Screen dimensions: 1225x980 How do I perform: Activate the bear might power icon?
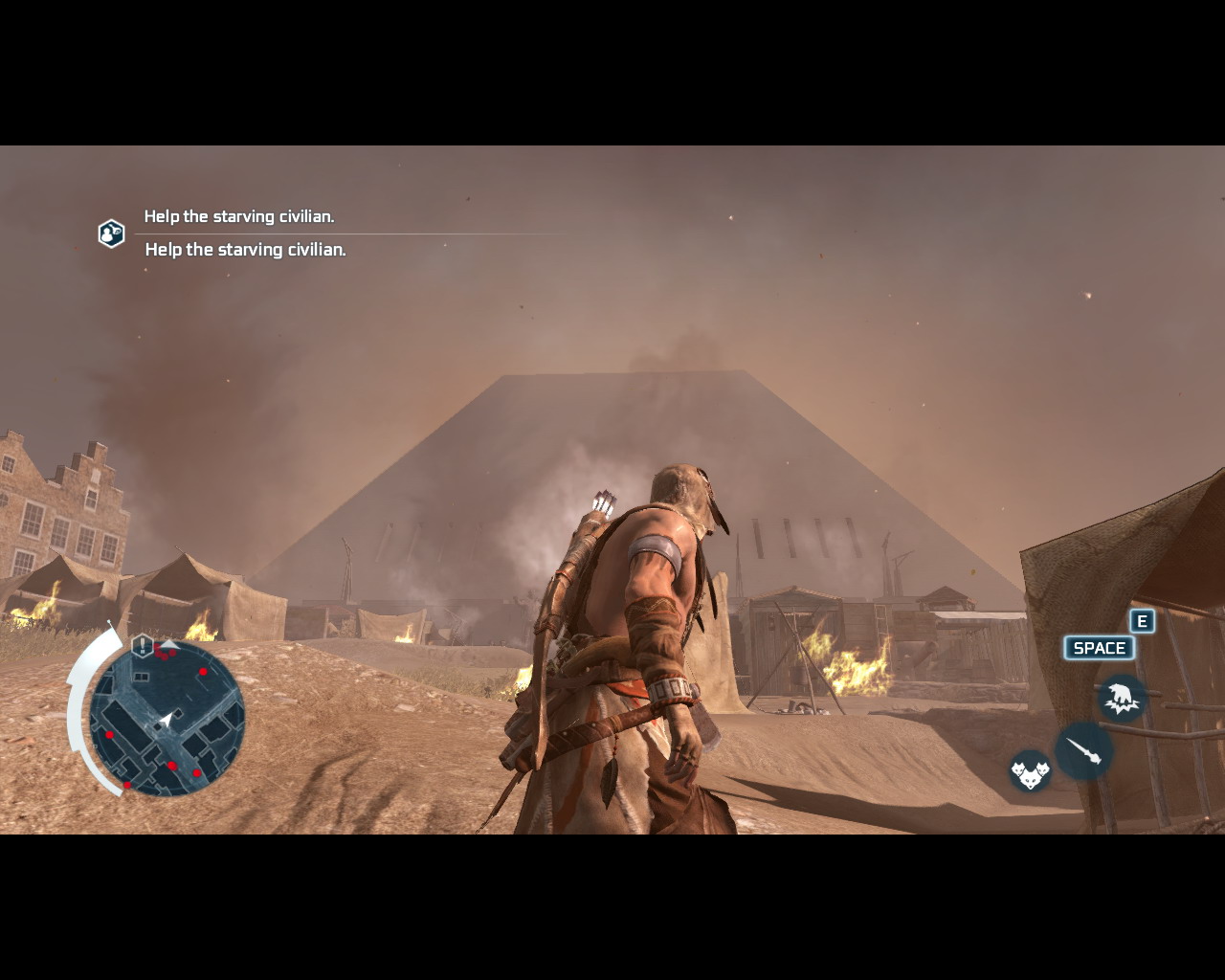[1122, 697]
